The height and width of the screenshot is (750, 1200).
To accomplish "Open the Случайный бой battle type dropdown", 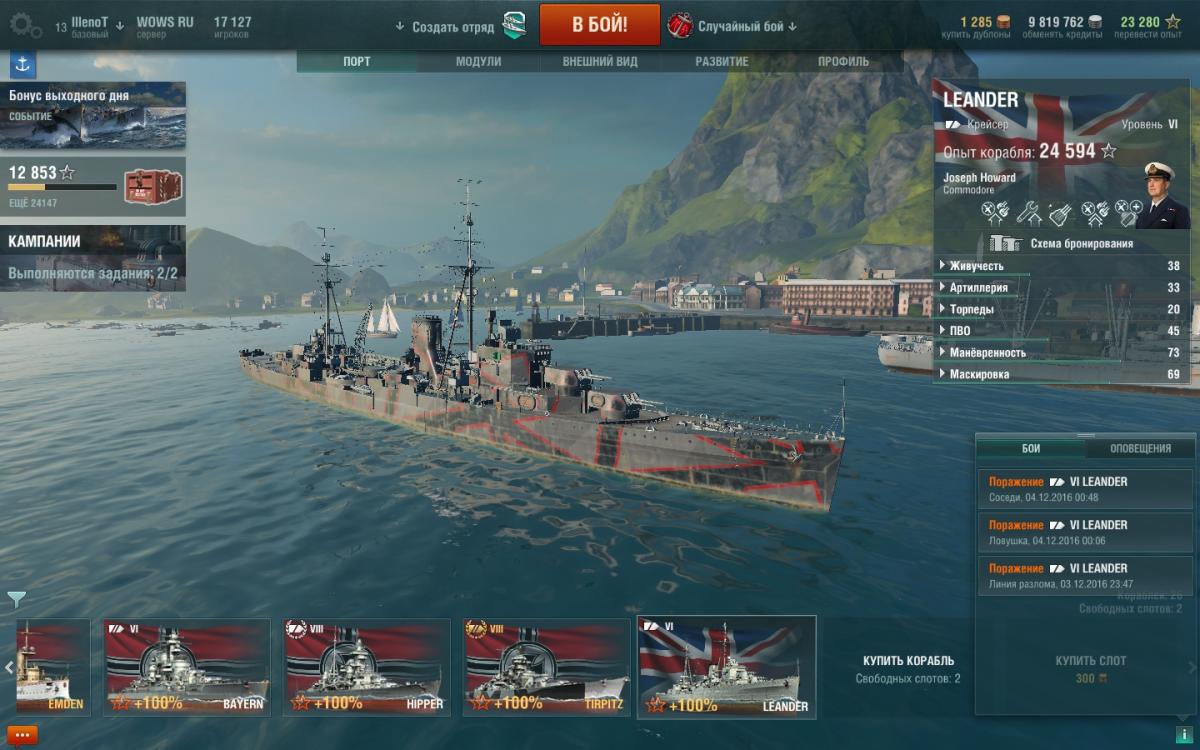I will pos(745,26).
